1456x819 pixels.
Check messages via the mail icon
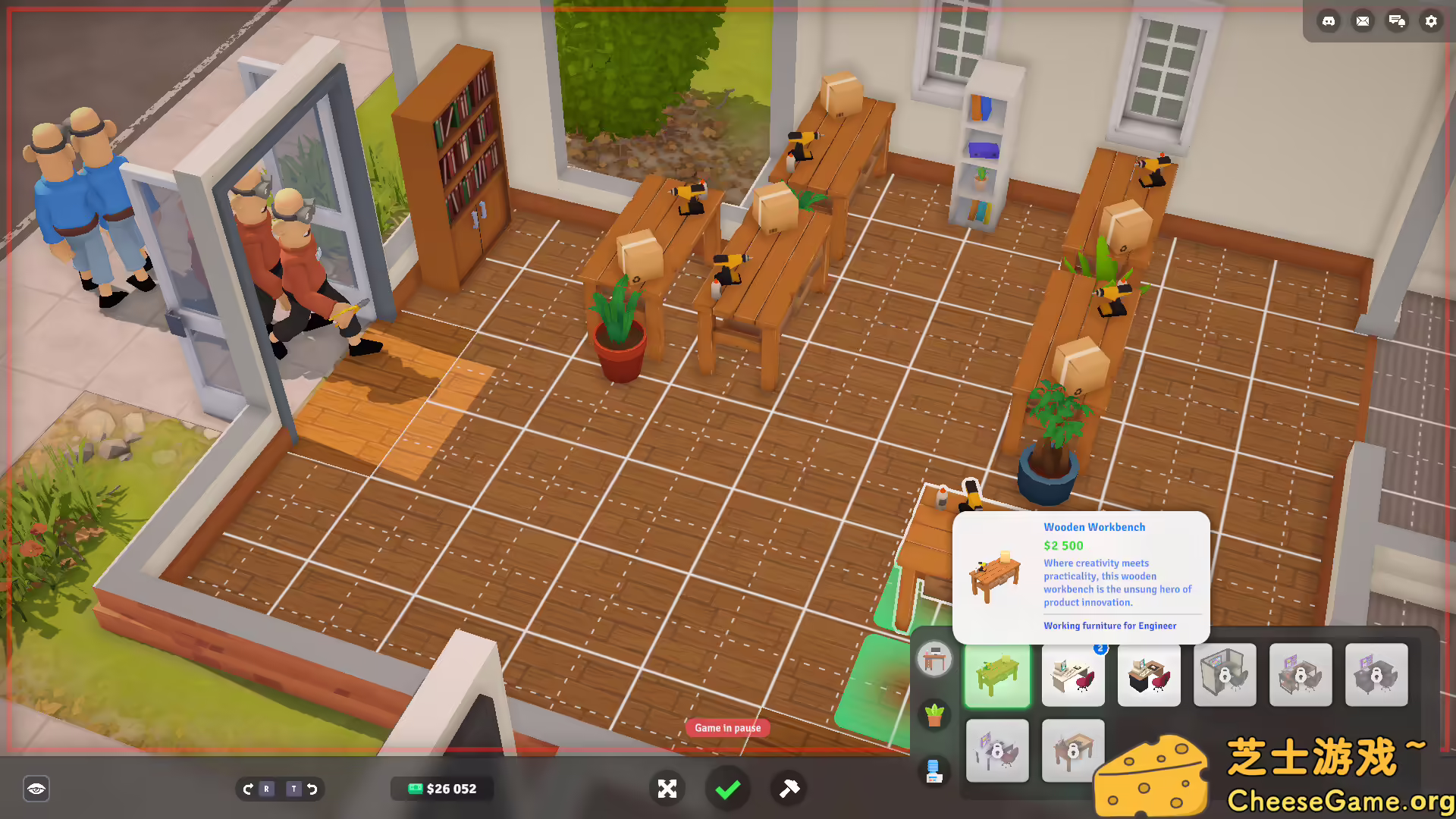[1363, 21]
